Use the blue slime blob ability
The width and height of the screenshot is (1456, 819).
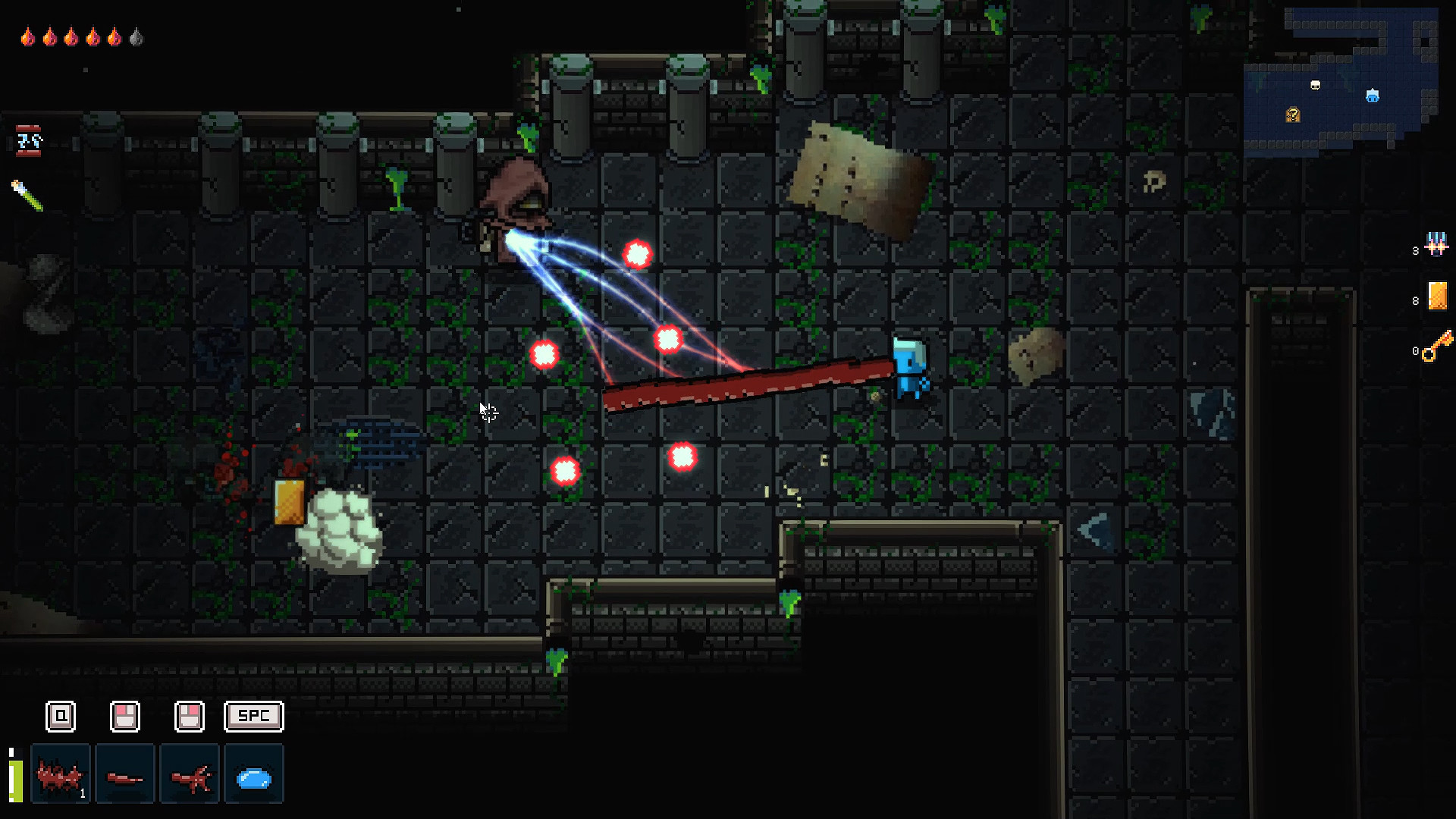coord(254,774)
